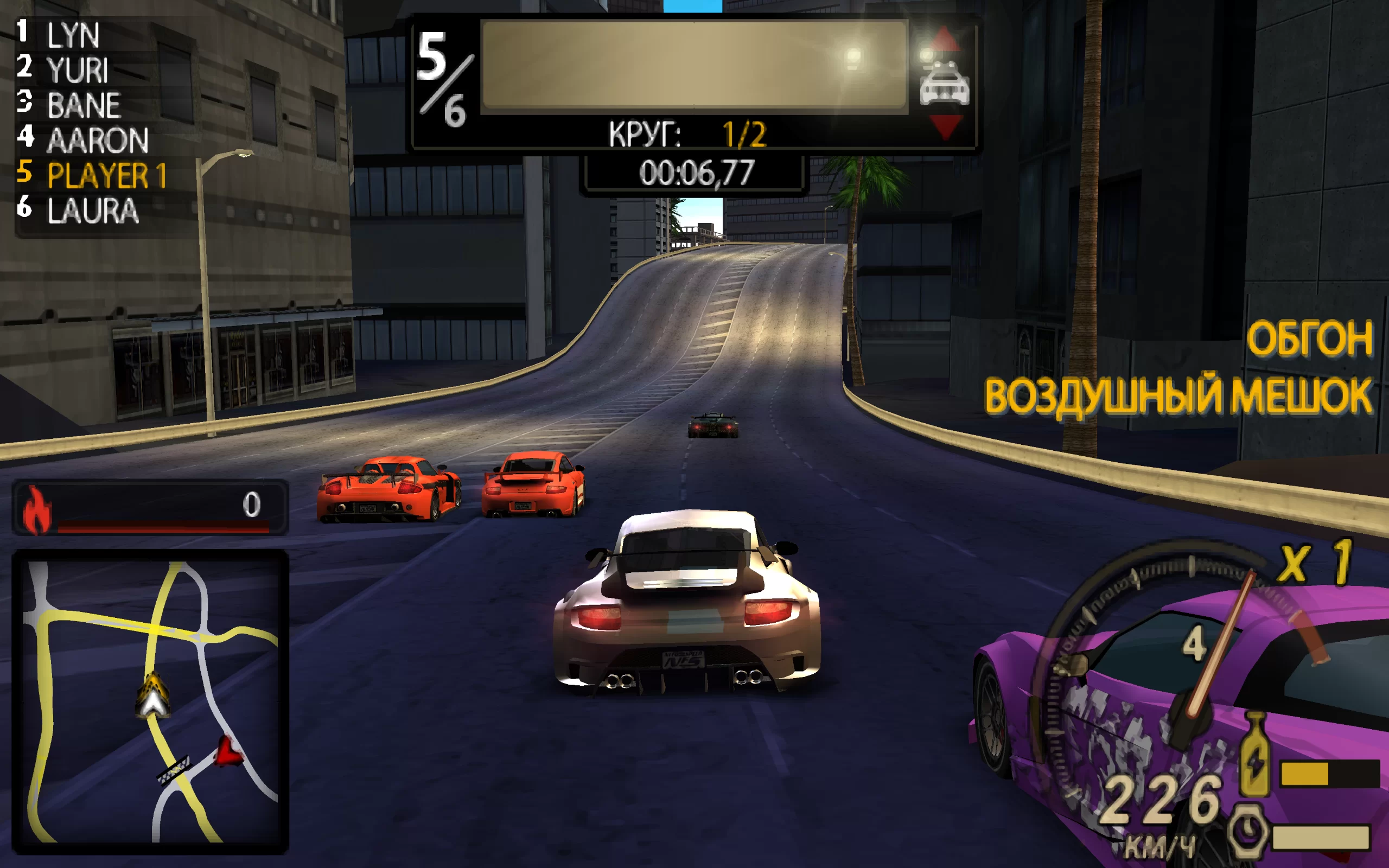1389x868 pixels.
Task: Select LYN in the race standings
Action: click(x=73, y=36)
